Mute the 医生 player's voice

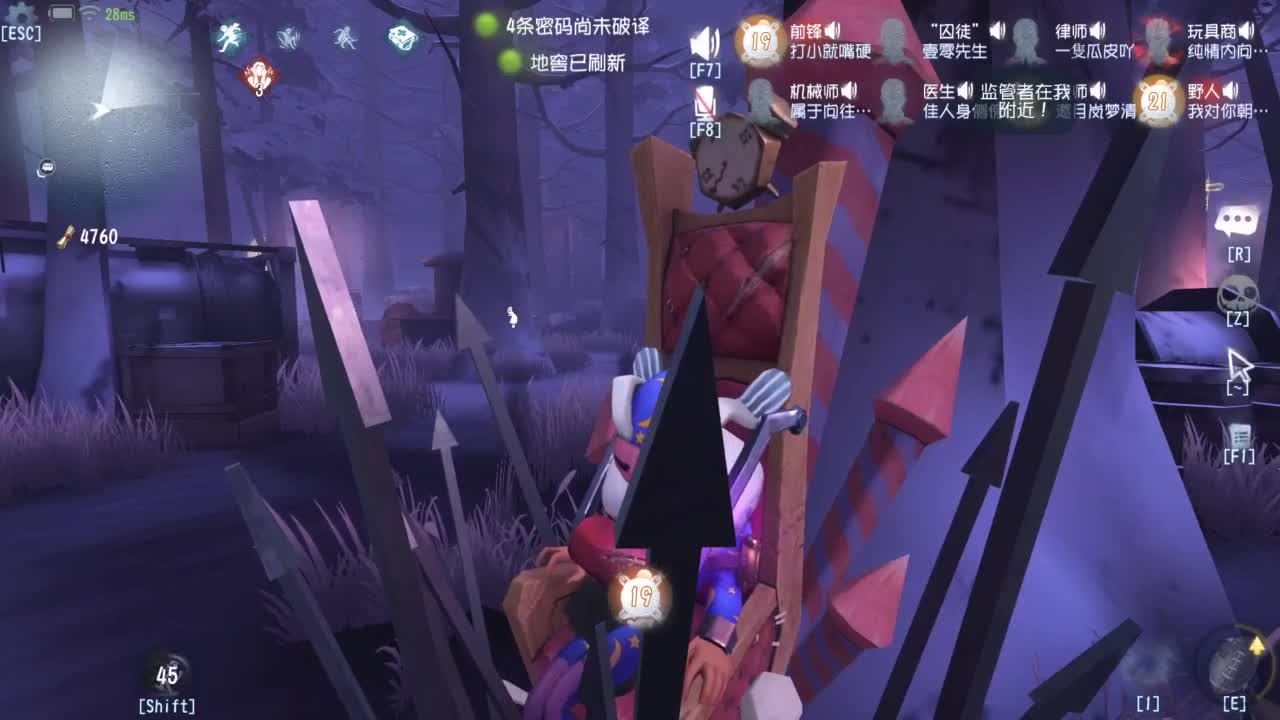tap(964, 89)
